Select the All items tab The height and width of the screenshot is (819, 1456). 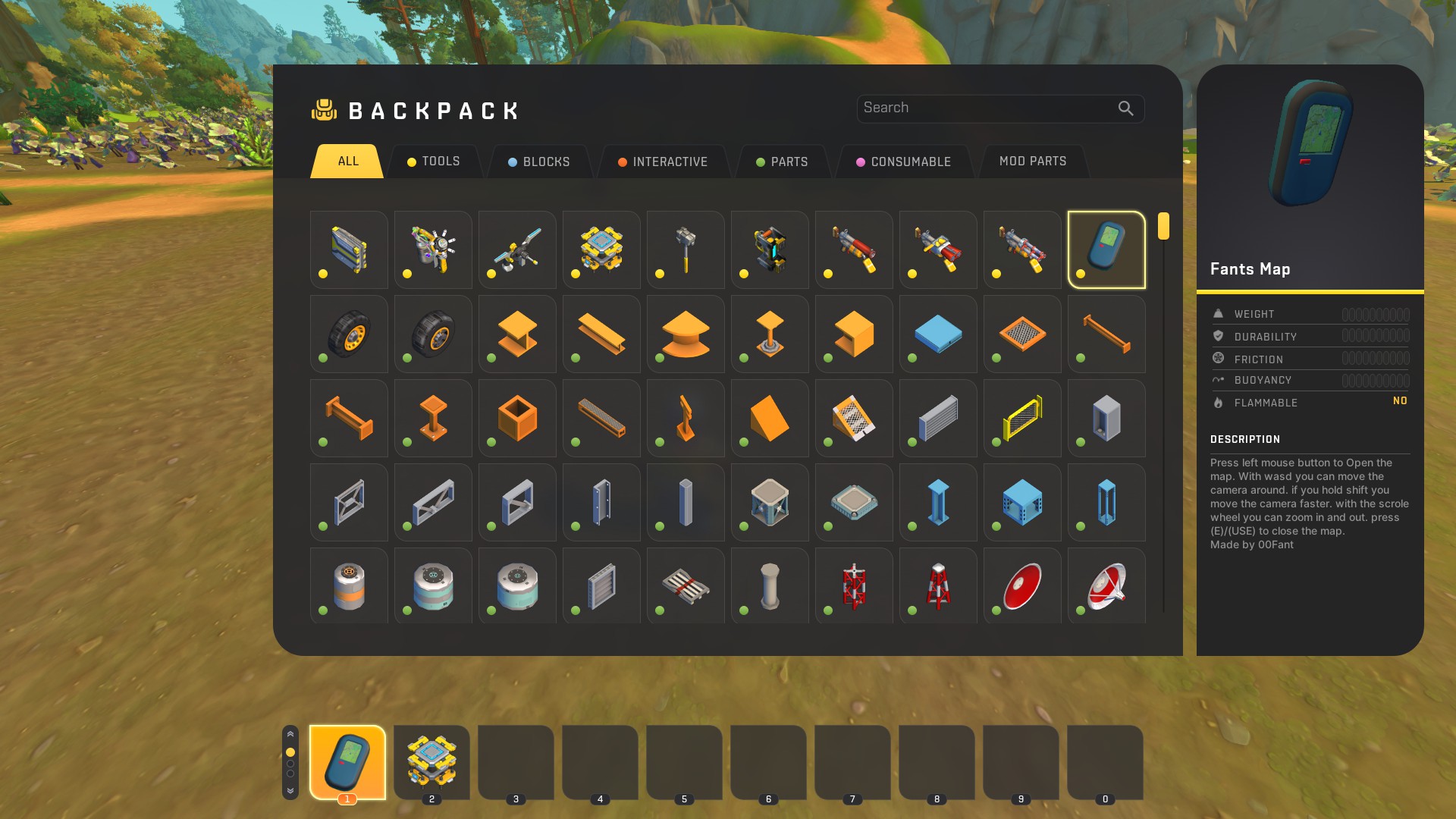pos(348,162)
